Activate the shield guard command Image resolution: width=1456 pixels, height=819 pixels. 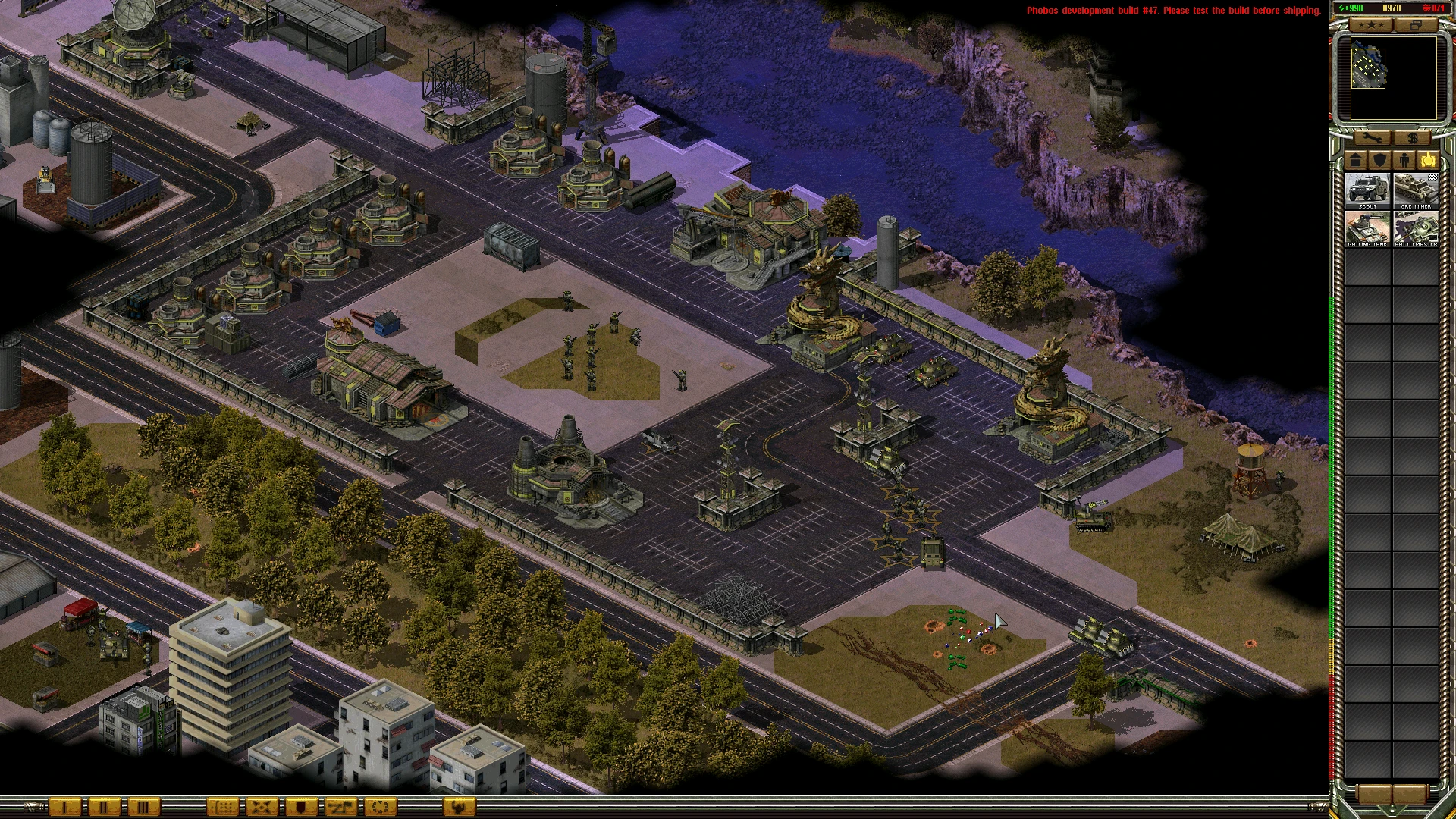tap(301, 807)
